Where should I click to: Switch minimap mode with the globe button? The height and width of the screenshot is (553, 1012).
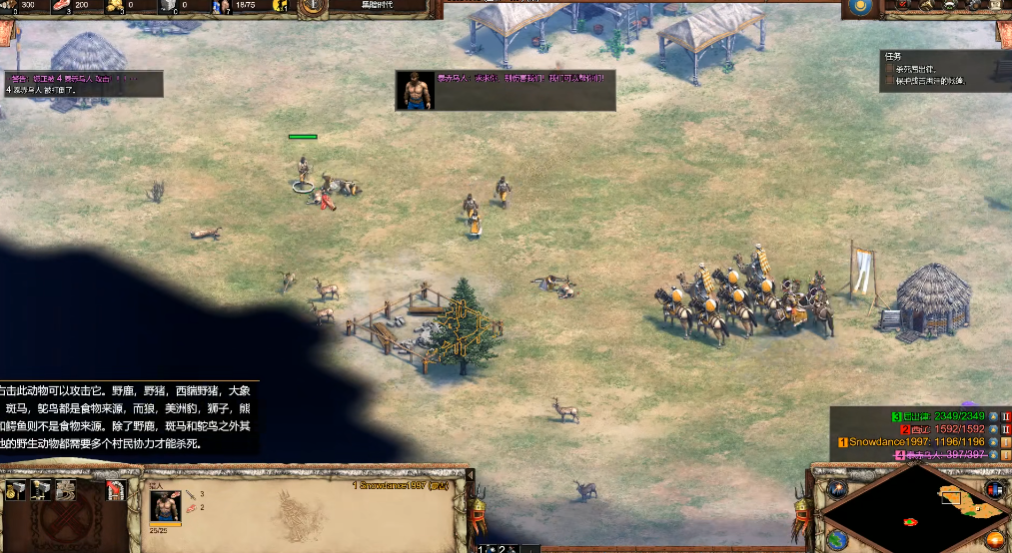point(837,540)
